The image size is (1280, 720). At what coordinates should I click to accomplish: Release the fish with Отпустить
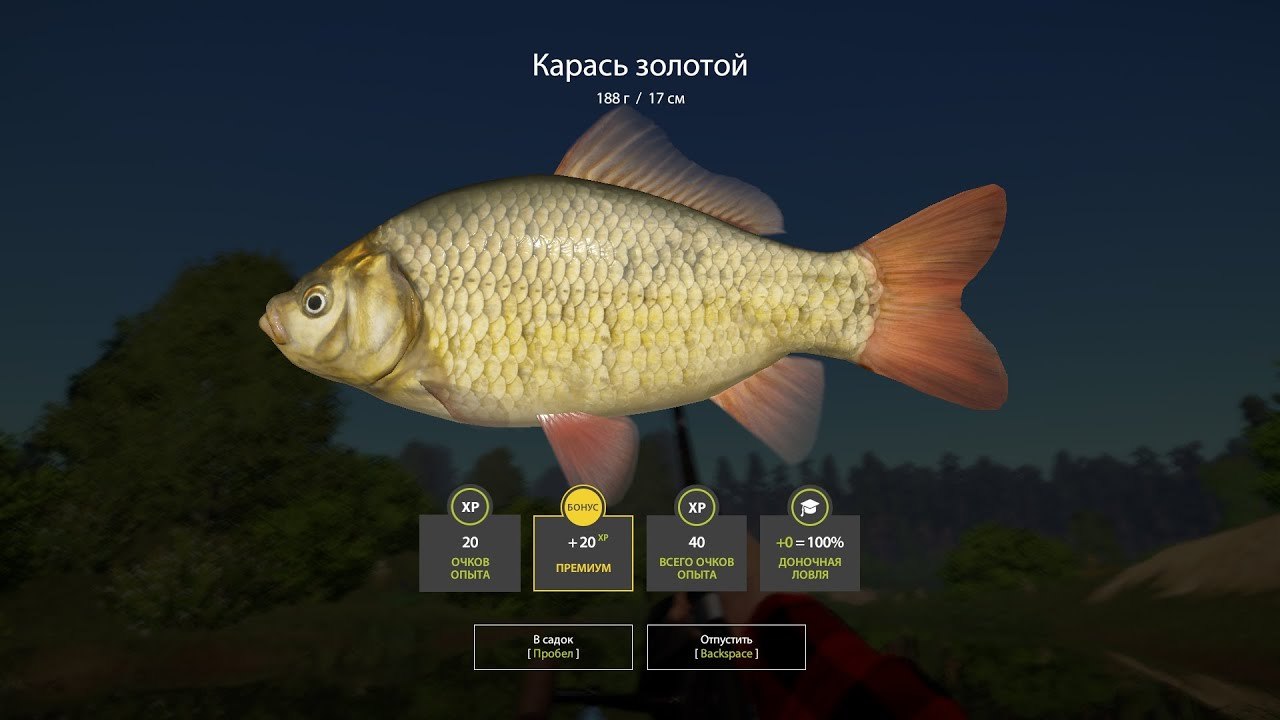726,646
